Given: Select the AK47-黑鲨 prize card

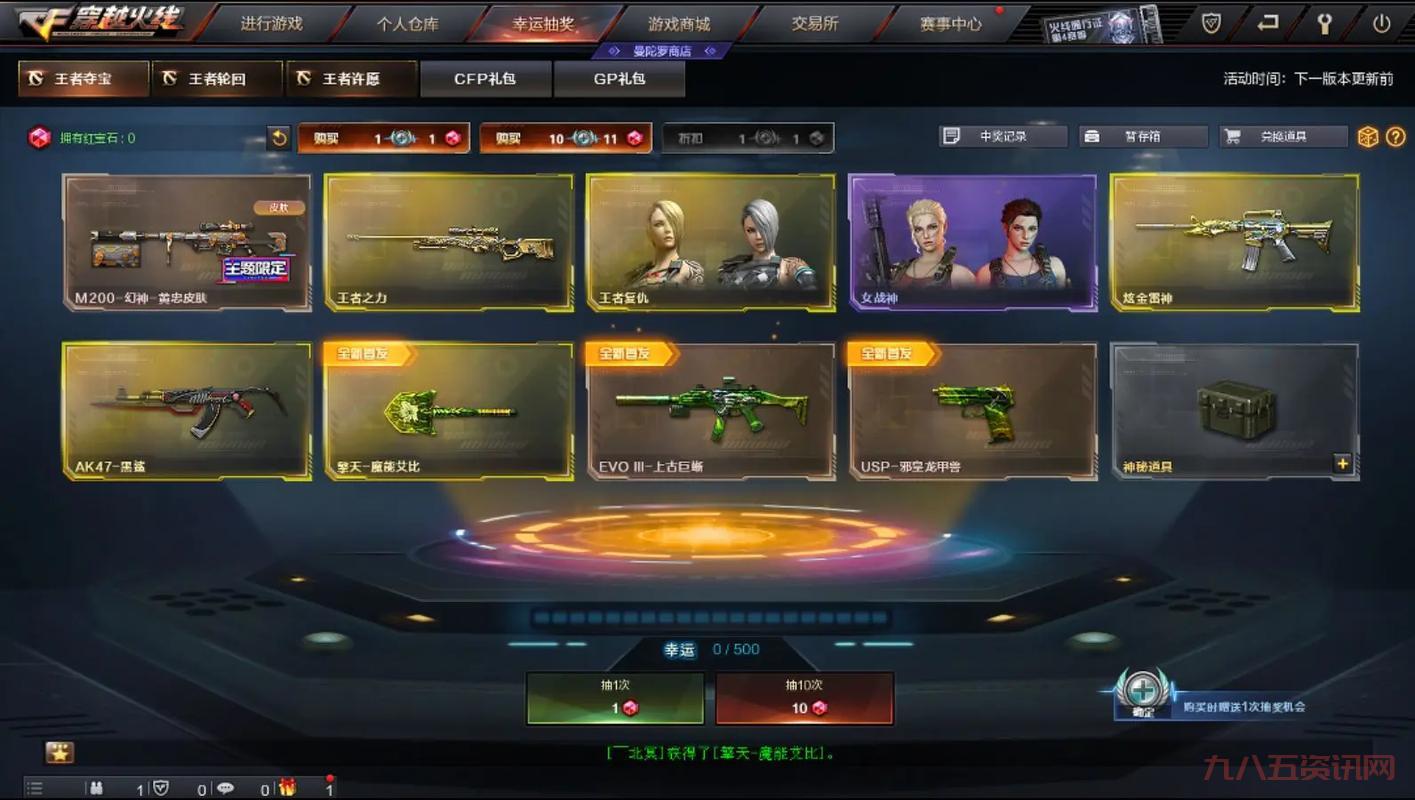Looking at the screenshot, I should 186,410.
